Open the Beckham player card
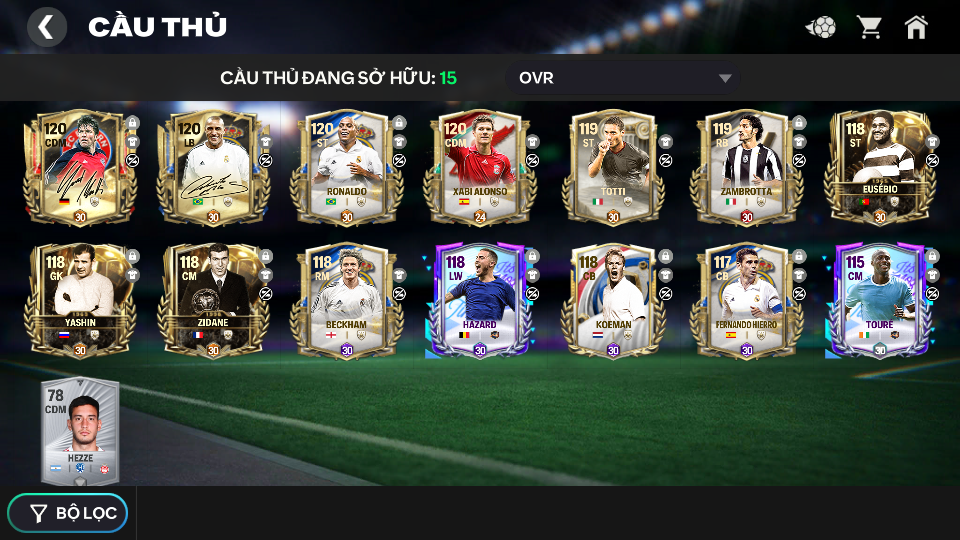960x540 pixels. [x=346, y=300]
